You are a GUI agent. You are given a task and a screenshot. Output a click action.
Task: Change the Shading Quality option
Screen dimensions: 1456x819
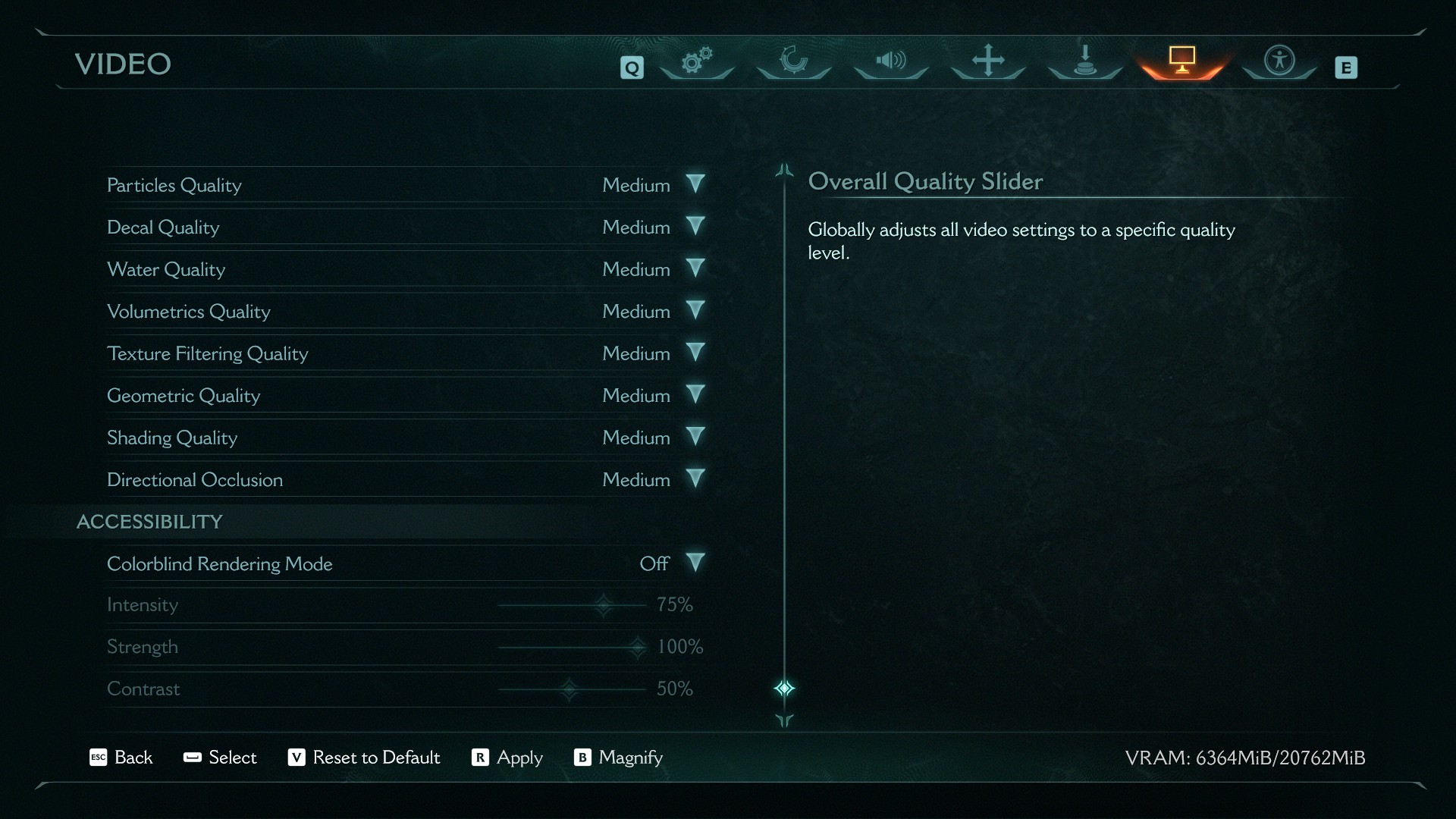point(695,437)
